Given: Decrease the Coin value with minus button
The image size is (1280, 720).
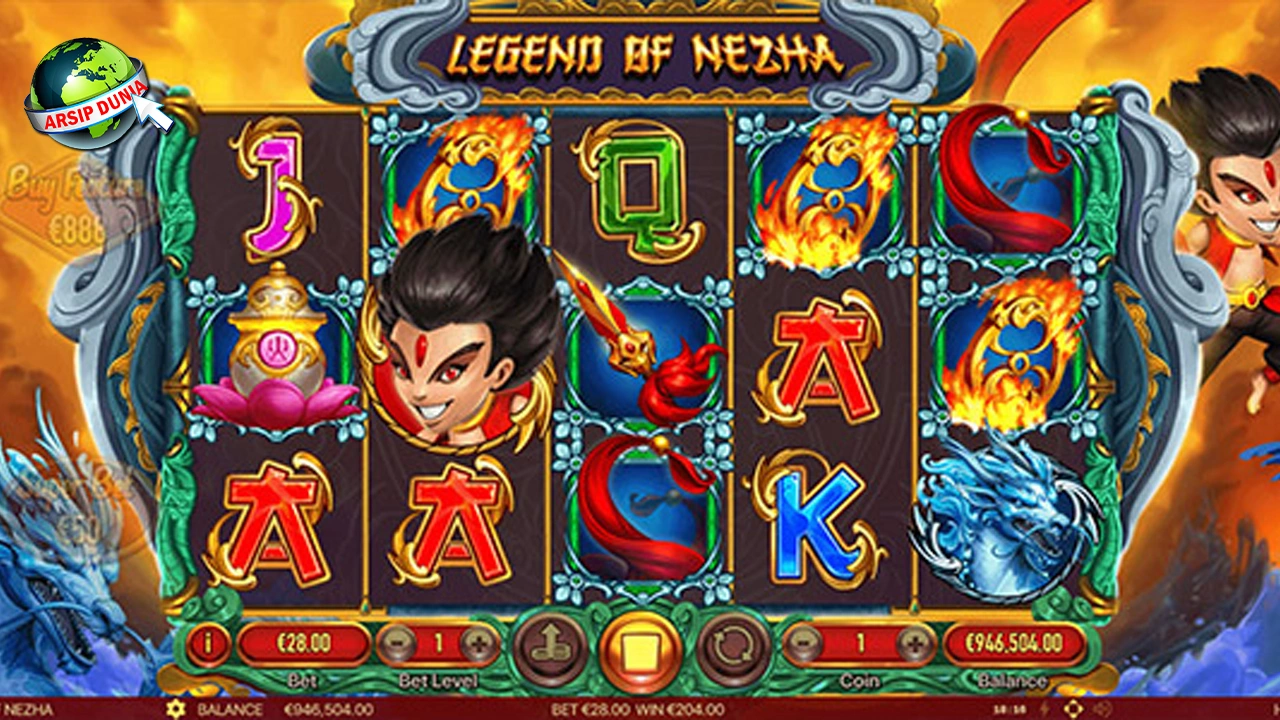Looking at the screenshot, I should click(x=806, y=645).
